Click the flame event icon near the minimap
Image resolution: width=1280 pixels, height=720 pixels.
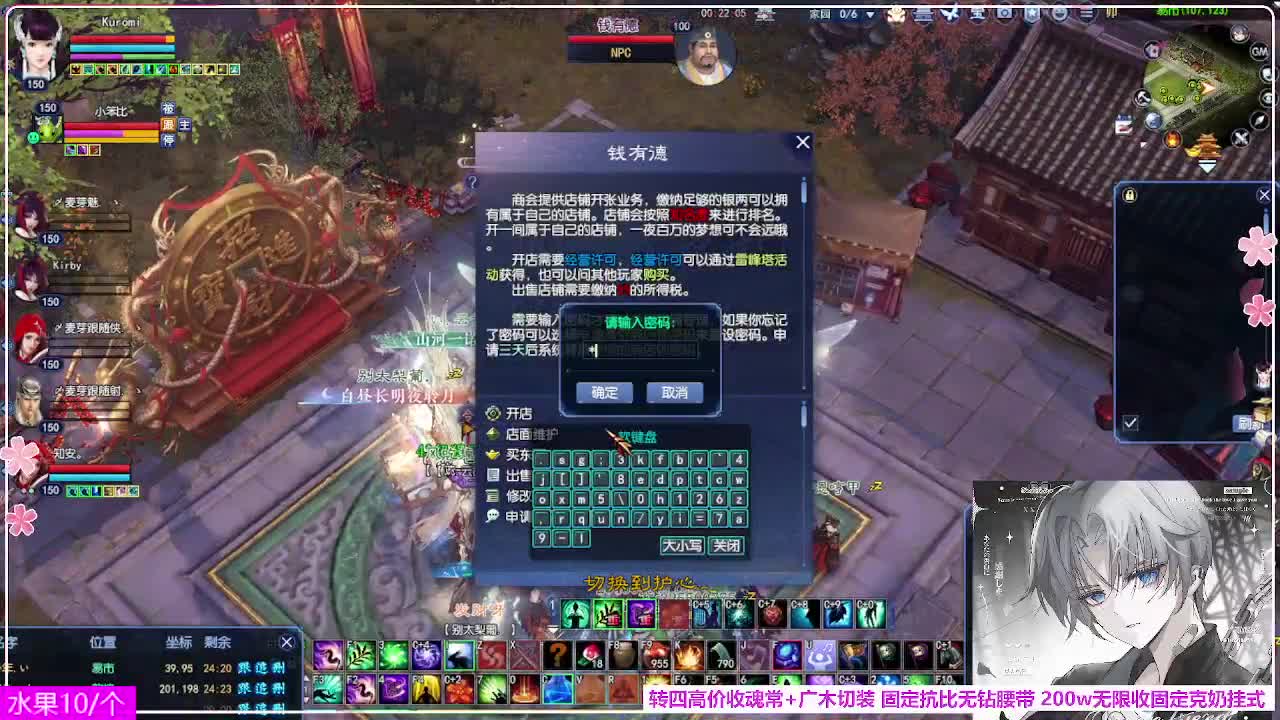point(1172,140)
